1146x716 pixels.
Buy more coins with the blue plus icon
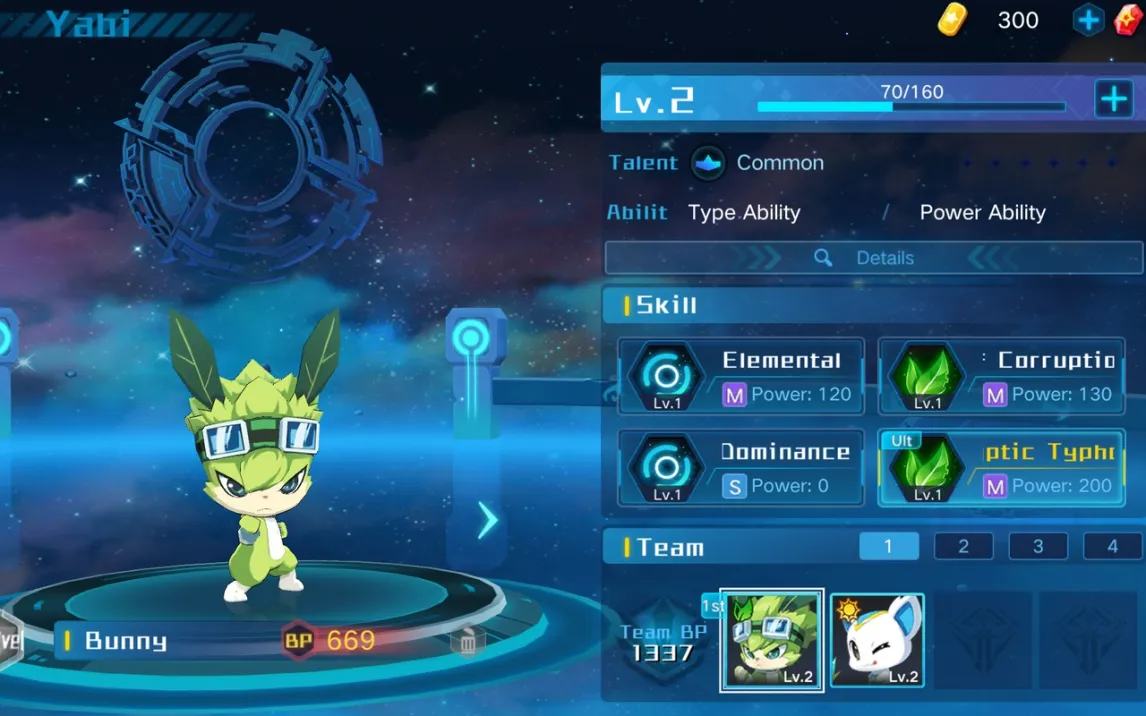[1088, 20]
